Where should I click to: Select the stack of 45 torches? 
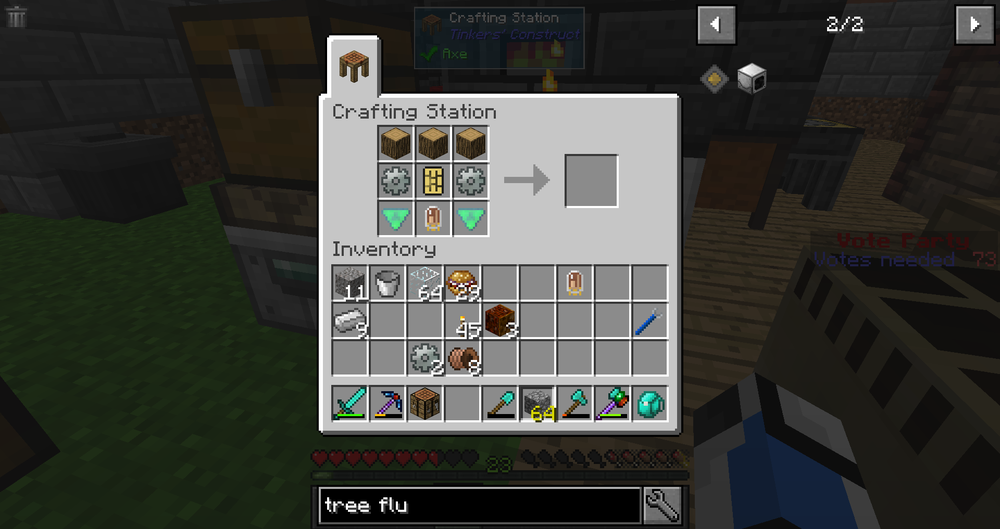coord(464,322)
